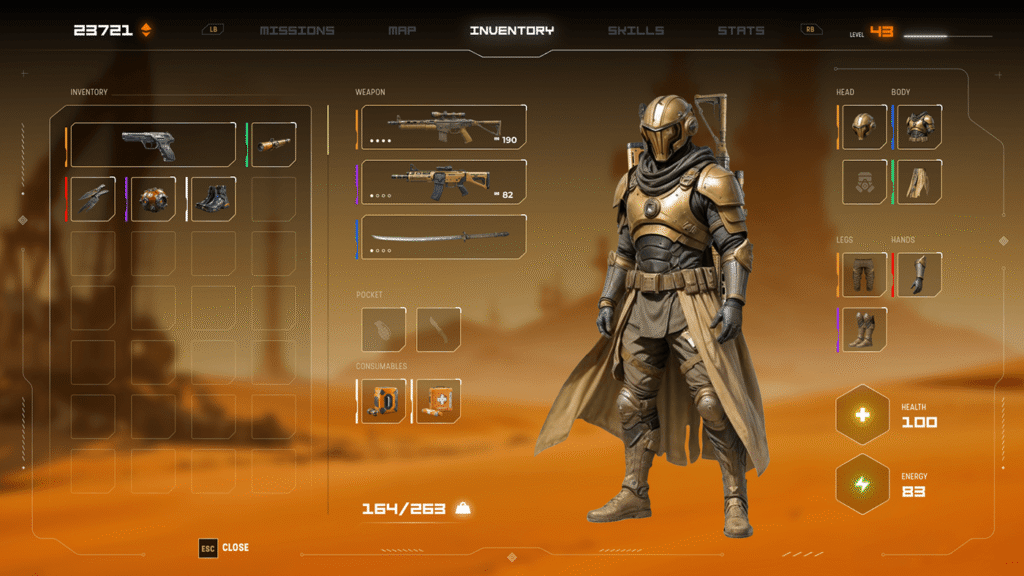Select the scoped rifle with 190 ammo
This screenshot has width=1024, height=576.
coord(442,127)
